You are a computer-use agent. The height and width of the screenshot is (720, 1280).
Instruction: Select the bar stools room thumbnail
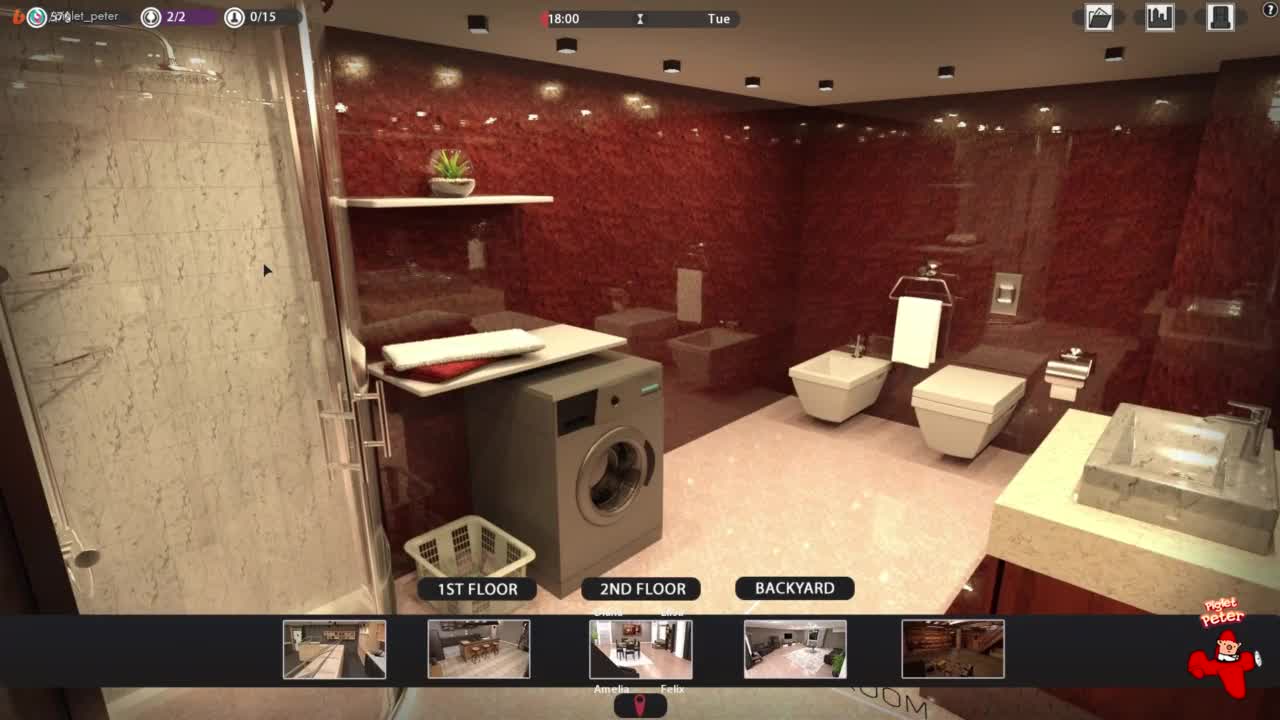click(x=479, y=649)
